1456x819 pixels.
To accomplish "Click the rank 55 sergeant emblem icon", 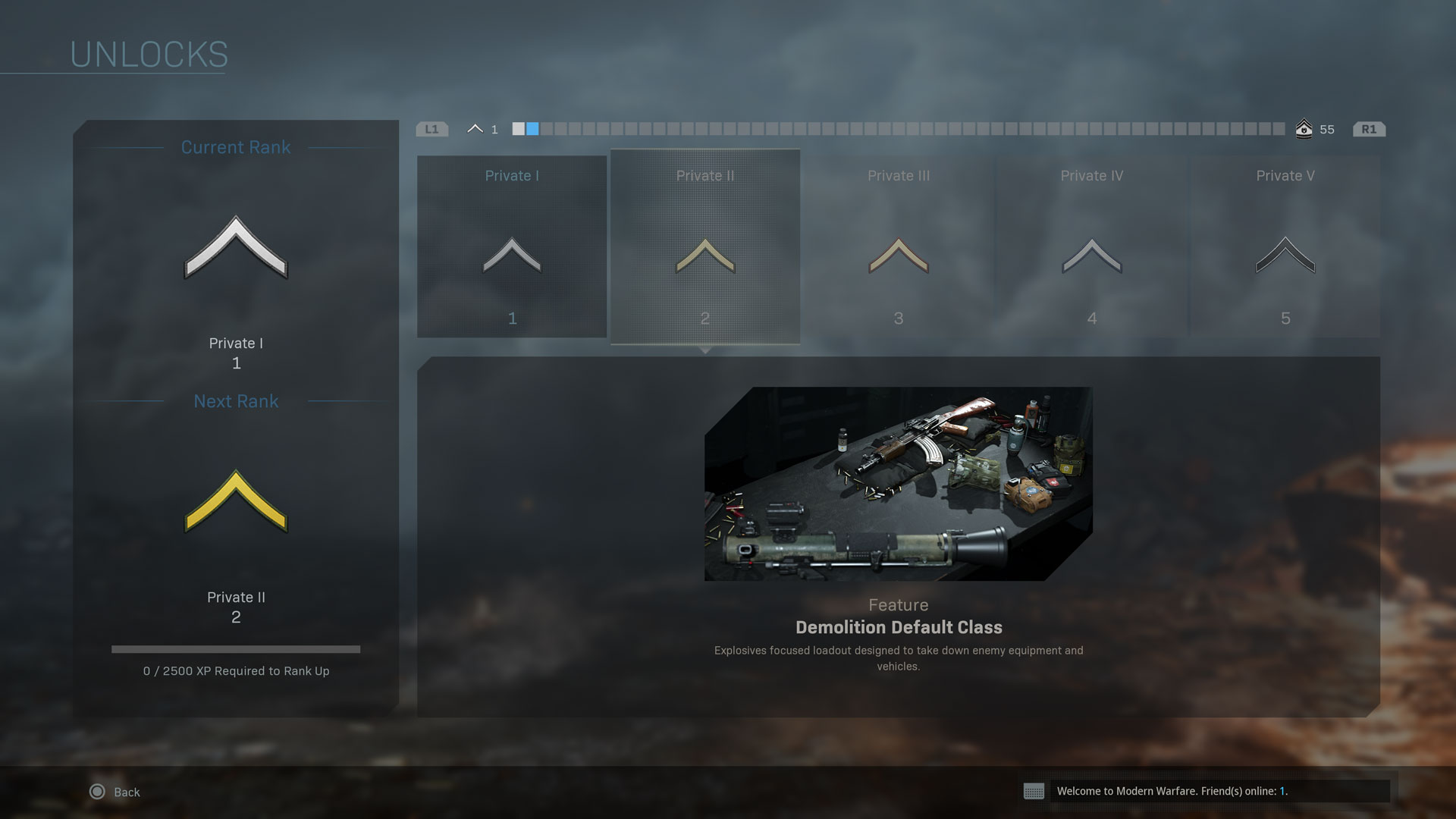I will coord(1304,129).
